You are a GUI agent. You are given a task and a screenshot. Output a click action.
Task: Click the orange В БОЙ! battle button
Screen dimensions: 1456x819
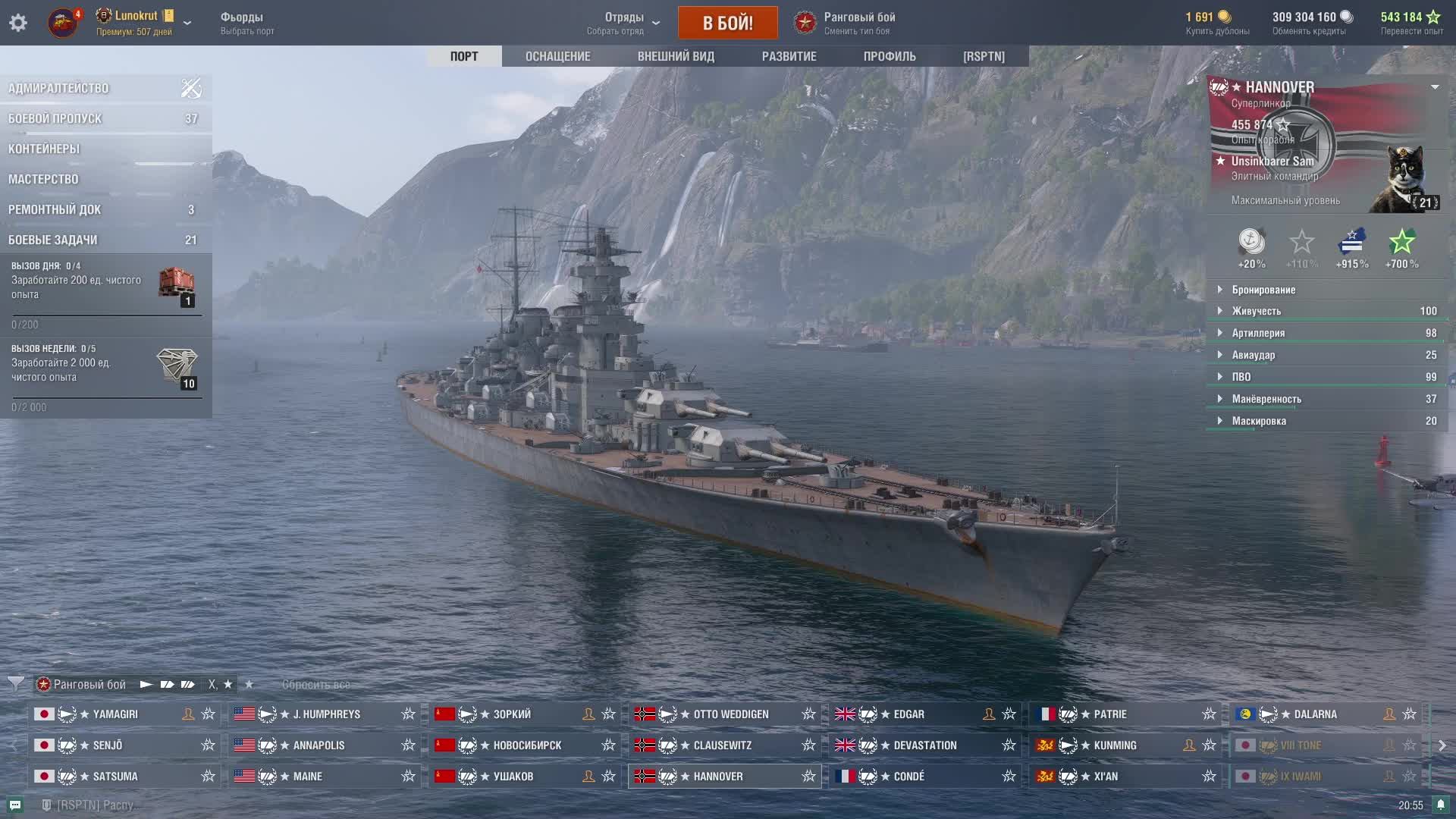tap(727, 23)
